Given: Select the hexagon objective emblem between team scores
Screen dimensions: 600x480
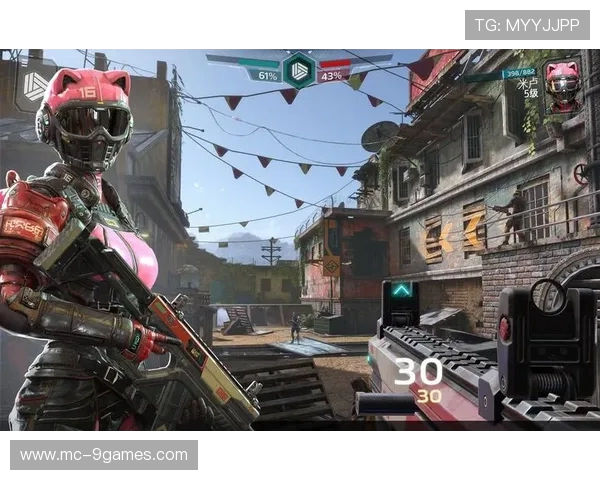Looking at the screenshot, I should pyautogui.click(x=298, y=70).
